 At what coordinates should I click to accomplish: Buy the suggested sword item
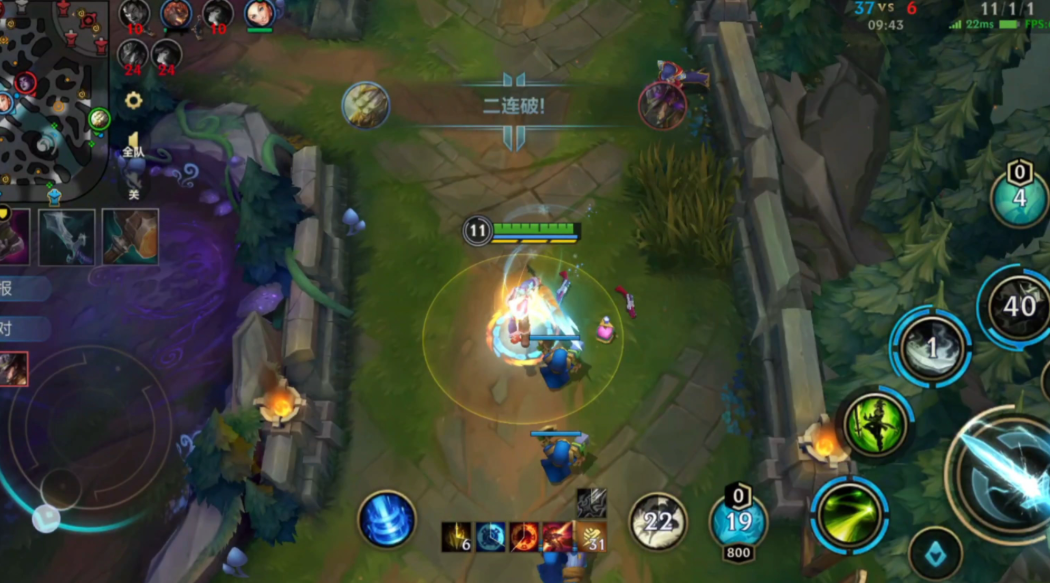tap(67, 237)
